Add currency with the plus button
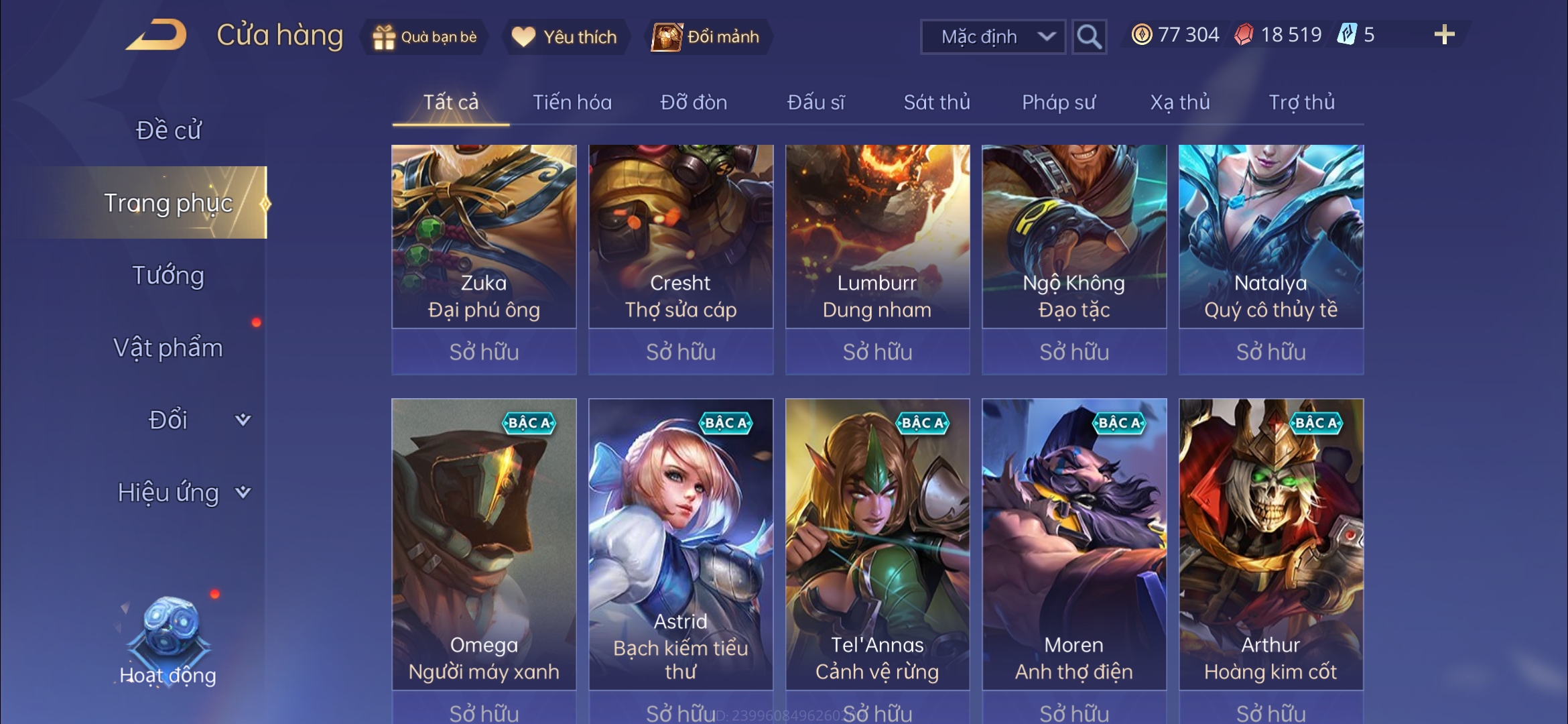The width and height of the screenshot is (1568, 724). coord(1444,35)
